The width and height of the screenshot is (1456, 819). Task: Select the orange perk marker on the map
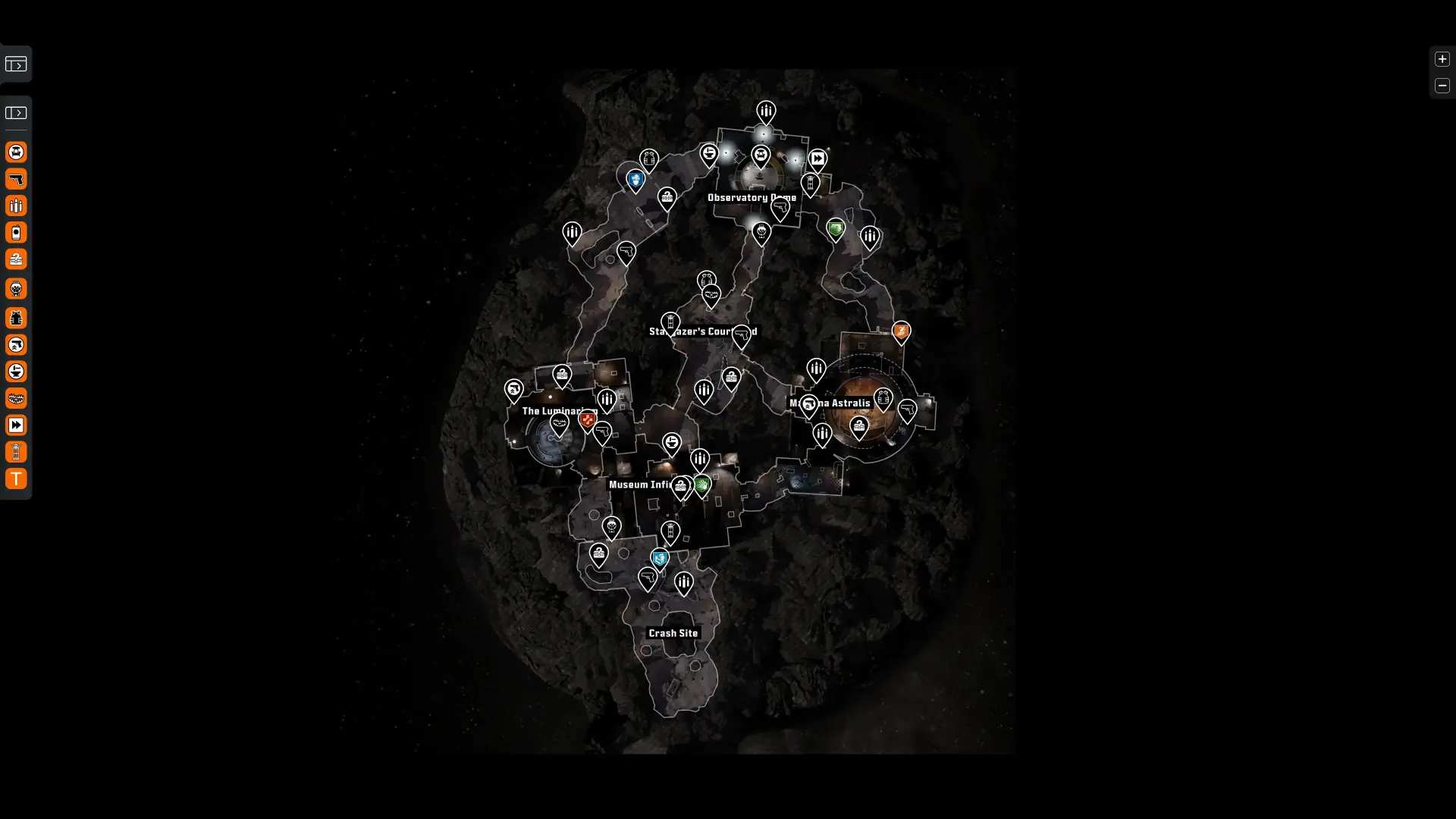(901, 331)
